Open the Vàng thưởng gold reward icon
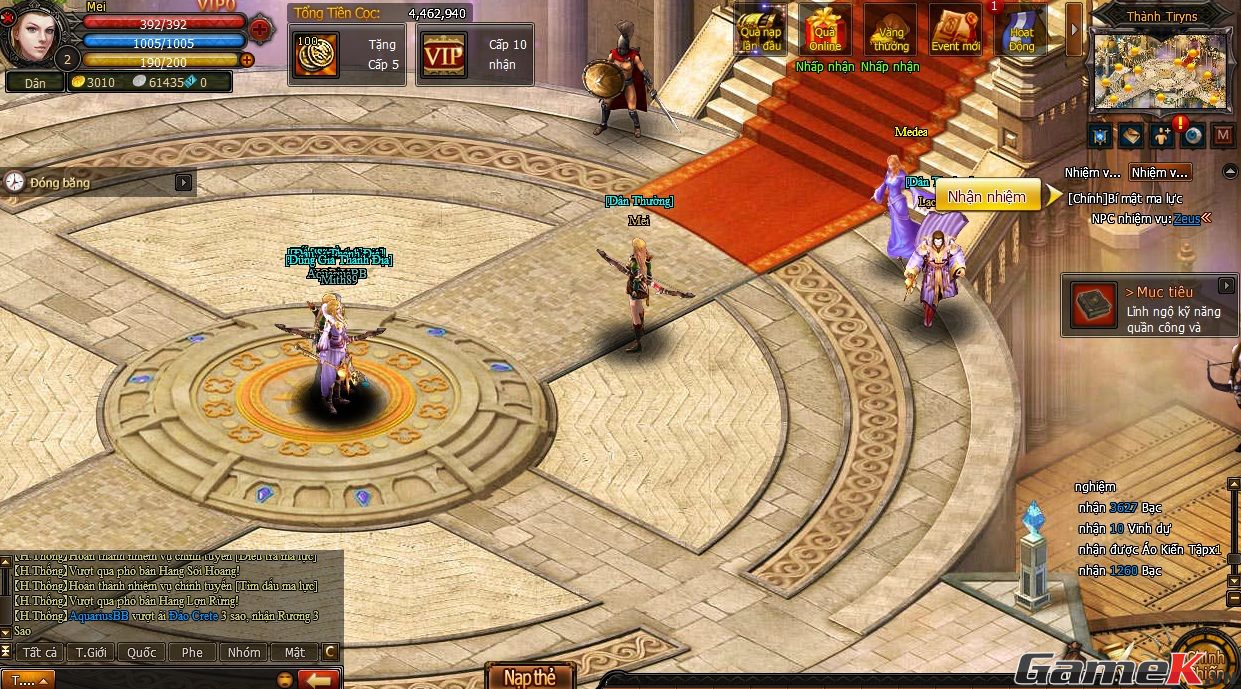 890,30
